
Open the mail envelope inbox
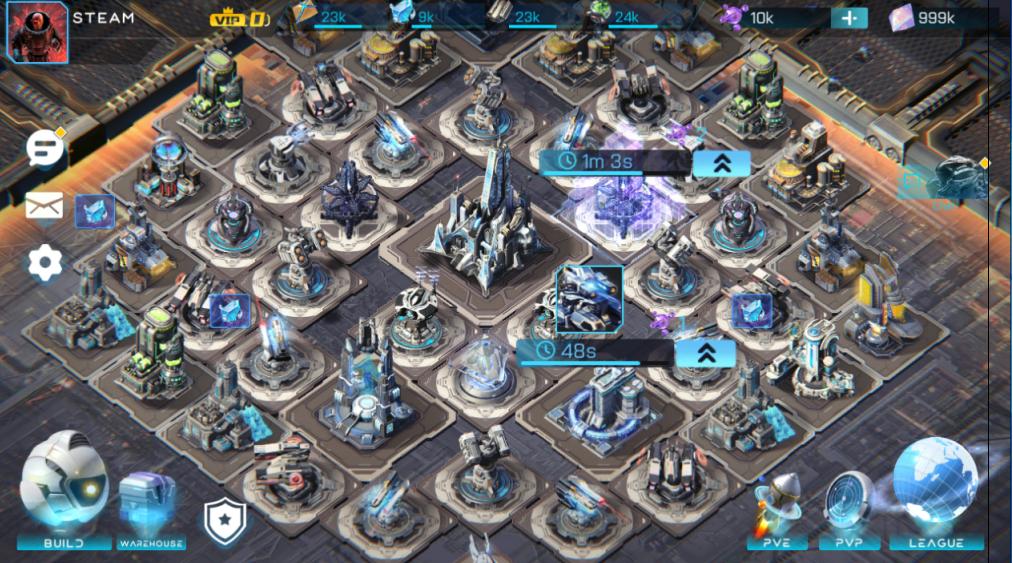pyautogui.click(x=45, y=207)
